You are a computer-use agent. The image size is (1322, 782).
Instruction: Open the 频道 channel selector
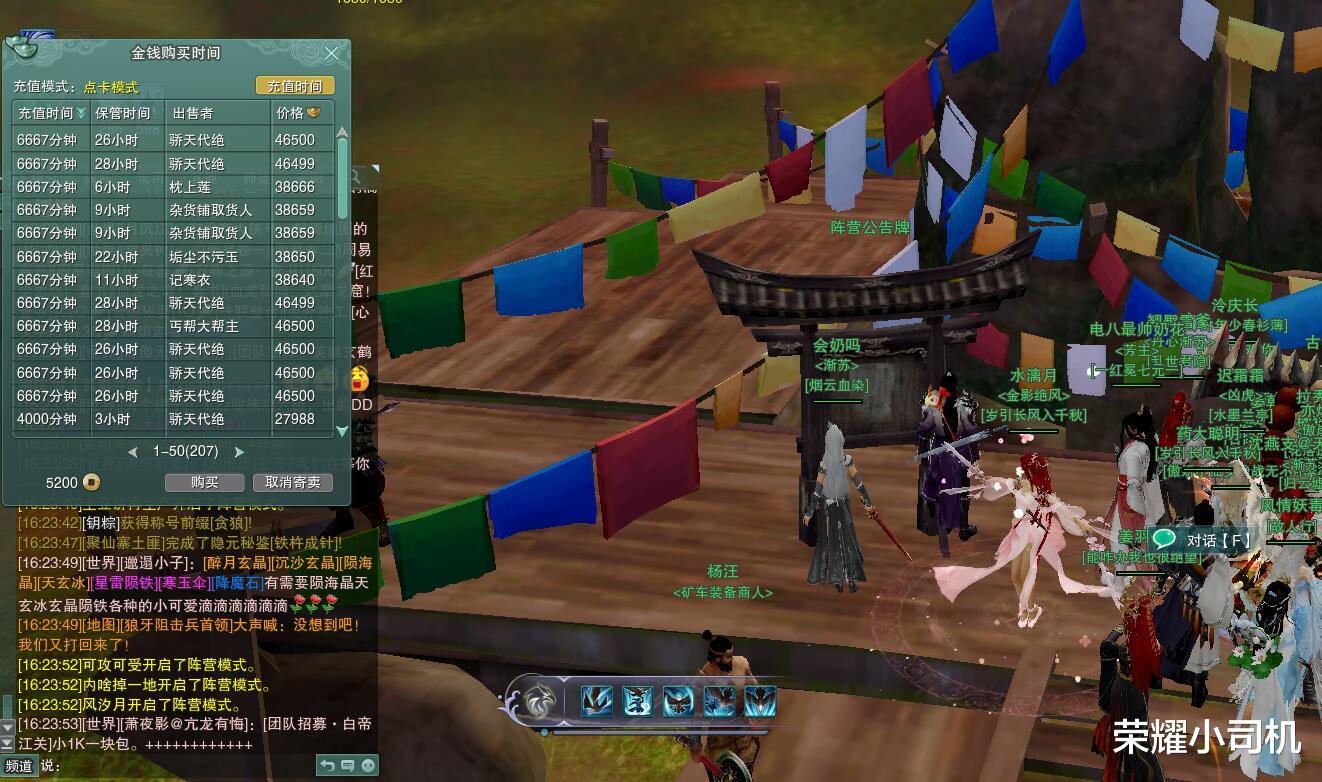tap(19, 766)
